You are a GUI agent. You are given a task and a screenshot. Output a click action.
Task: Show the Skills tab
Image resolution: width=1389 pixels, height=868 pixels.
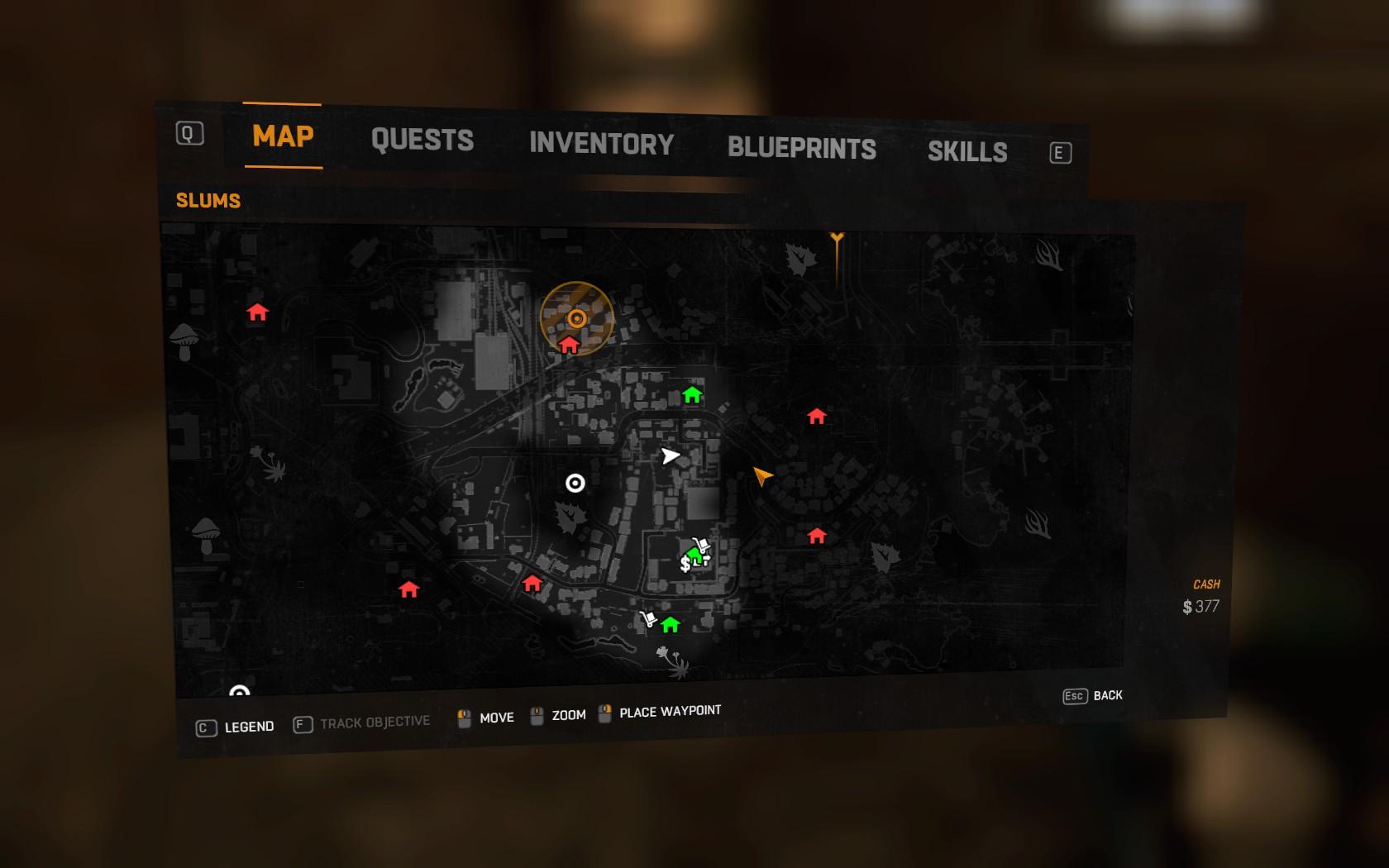pyautogui.click(x=967, y=152)
